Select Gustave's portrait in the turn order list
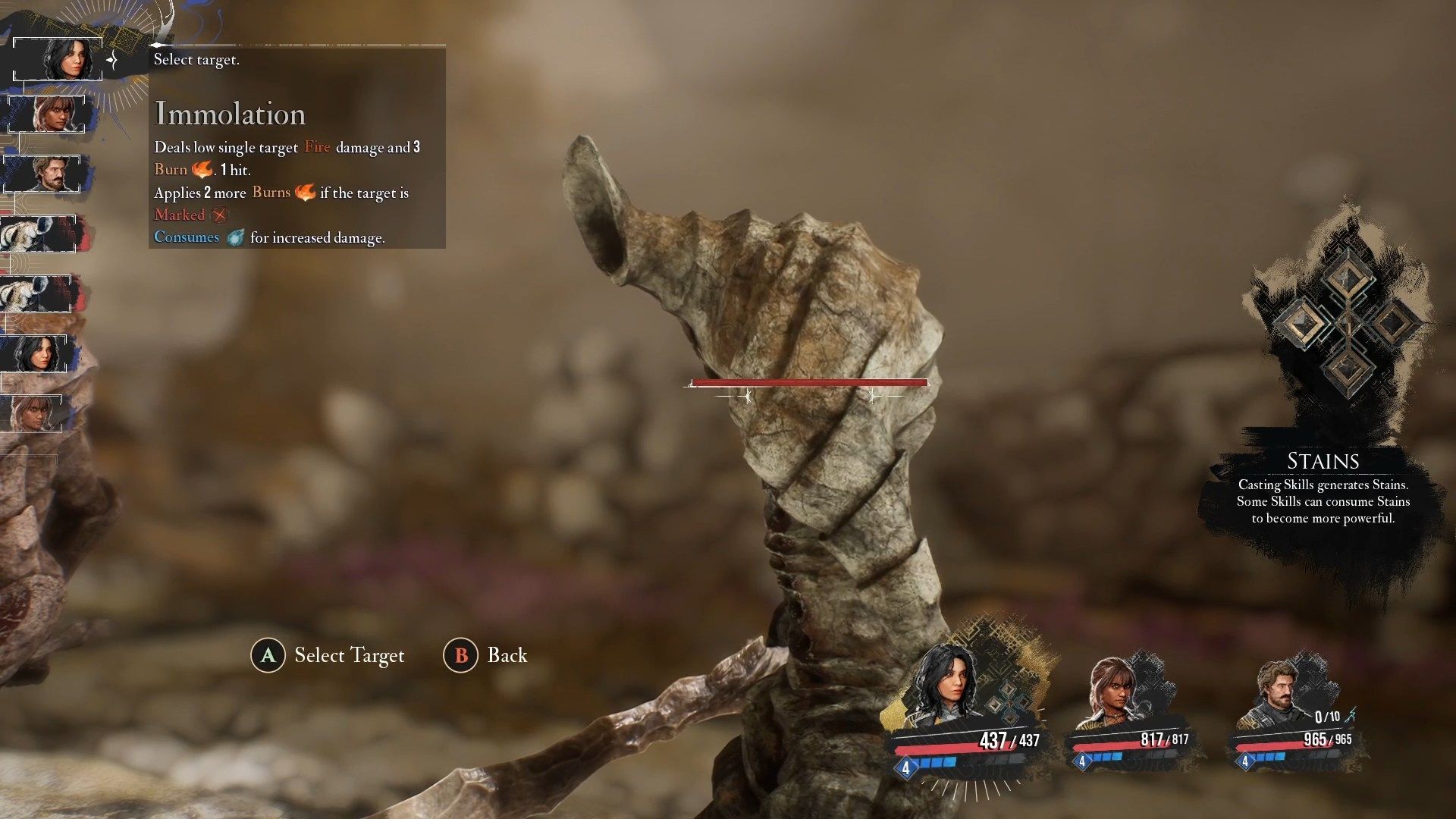Screen dimensions: 1456x819 pyautogui.click(x=47, y=173)
